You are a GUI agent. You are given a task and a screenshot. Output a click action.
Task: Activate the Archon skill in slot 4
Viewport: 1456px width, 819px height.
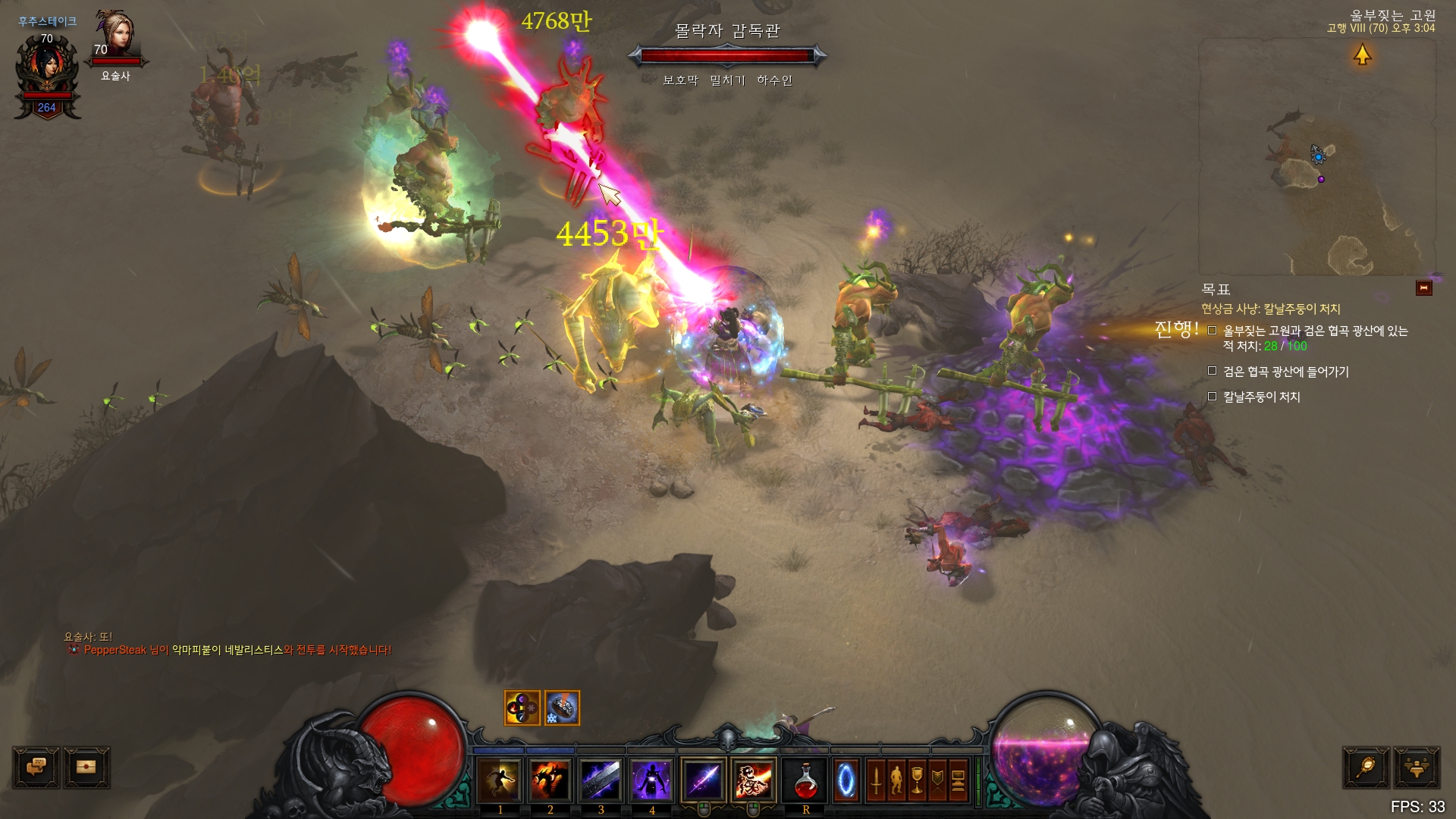(652, 780)
